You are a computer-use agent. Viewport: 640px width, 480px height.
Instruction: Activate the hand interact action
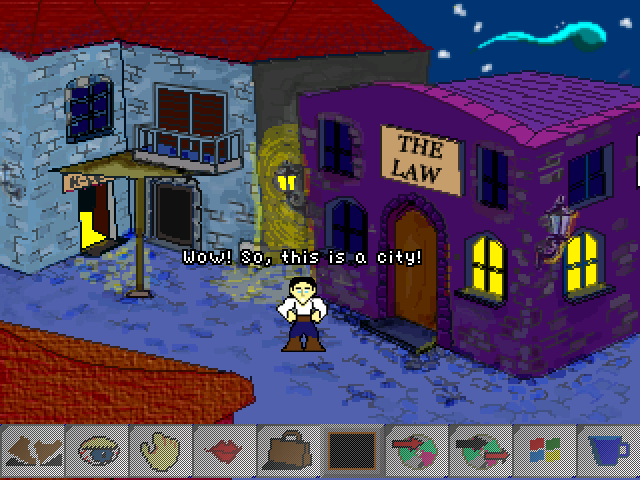tap(162, 451)
